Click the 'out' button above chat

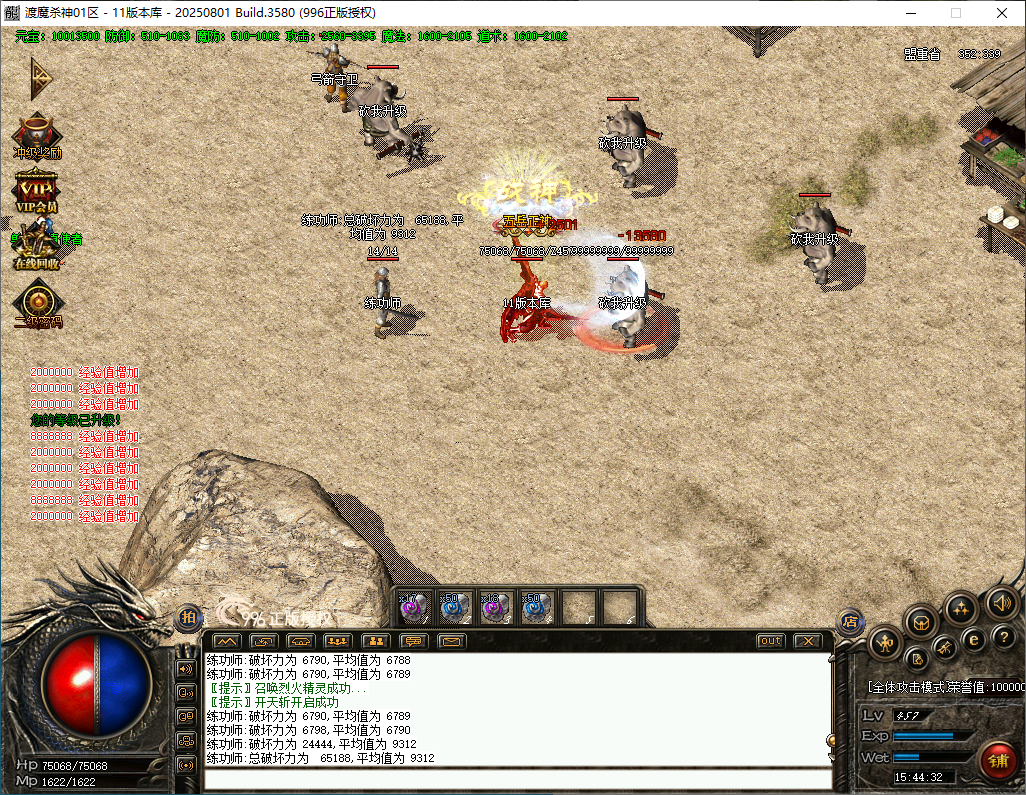pyautogui.click(x=770, y=641)
